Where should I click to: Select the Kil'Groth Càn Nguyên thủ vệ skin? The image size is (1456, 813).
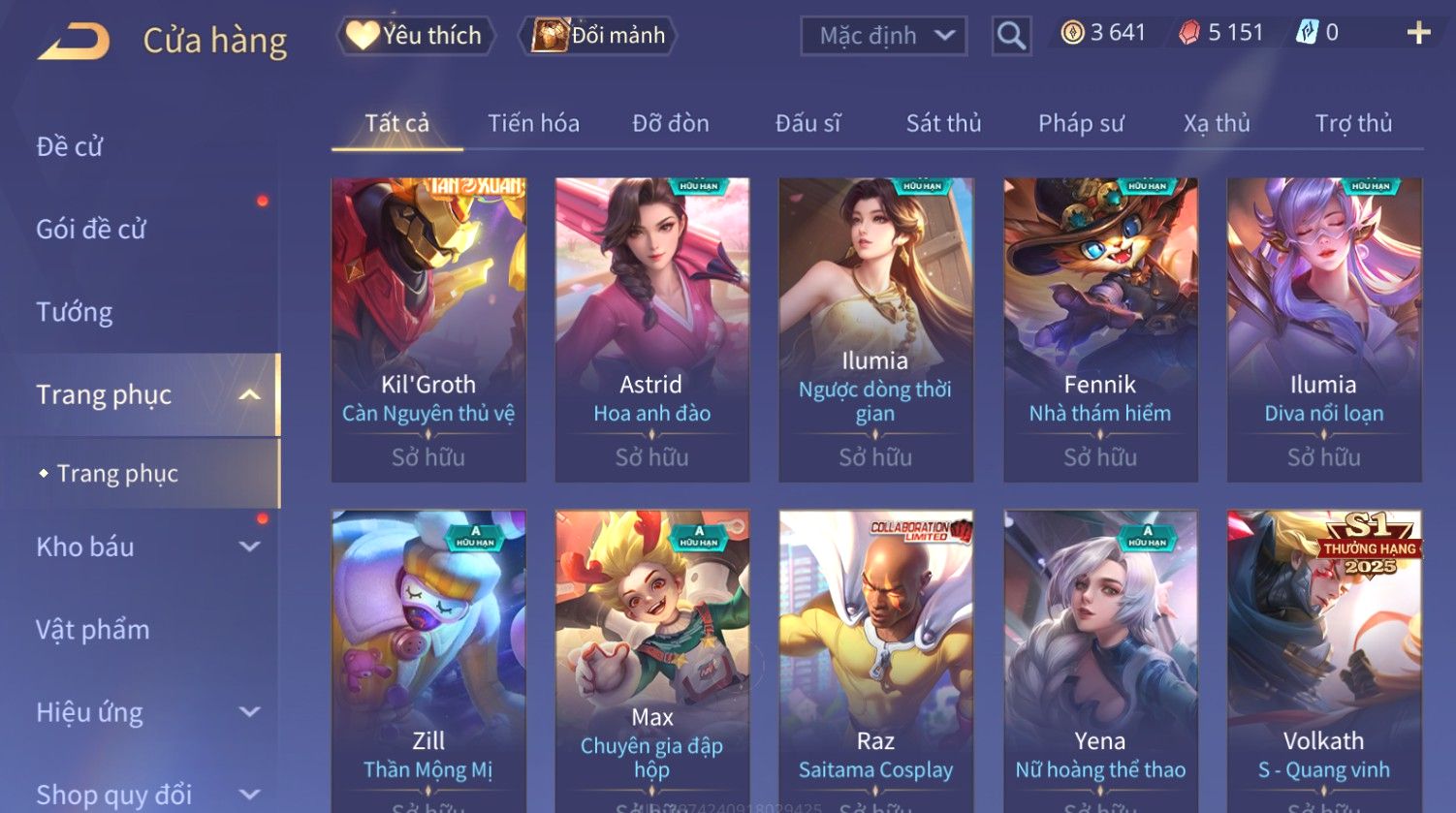428,329
